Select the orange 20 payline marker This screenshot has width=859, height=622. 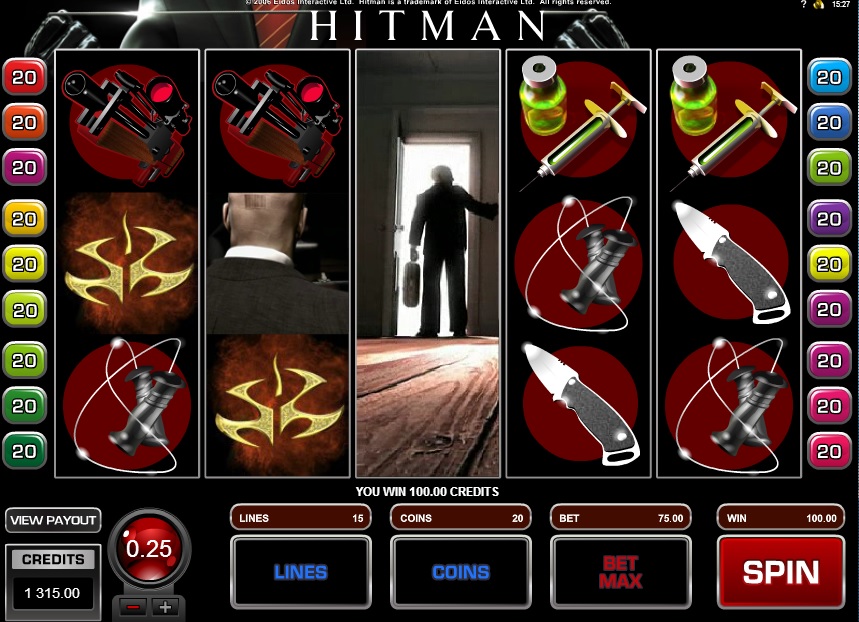click(24, 122)
